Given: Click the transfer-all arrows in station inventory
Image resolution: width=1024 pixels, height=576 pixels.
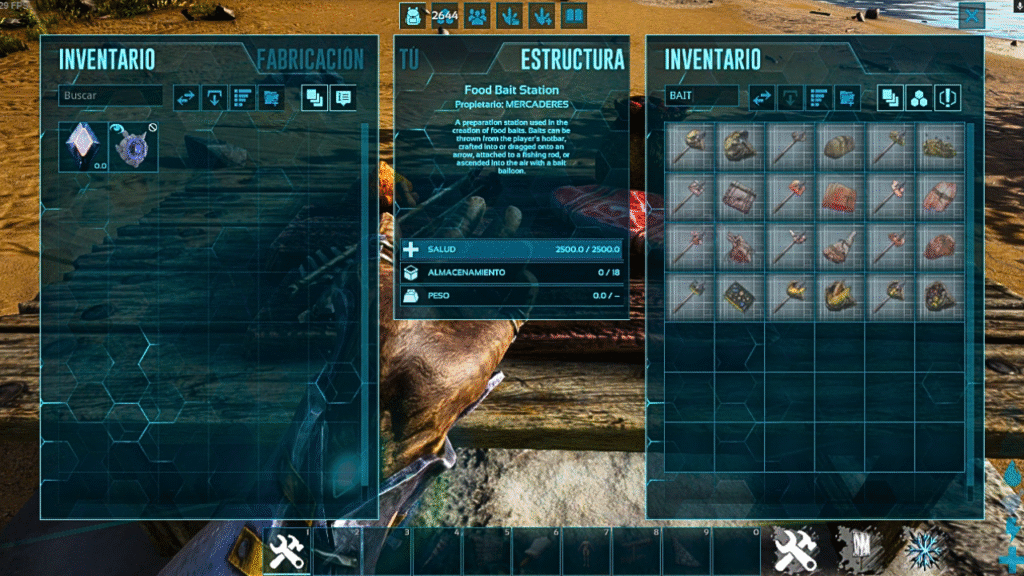Looking at the screenshot, I should pos(762,97).
